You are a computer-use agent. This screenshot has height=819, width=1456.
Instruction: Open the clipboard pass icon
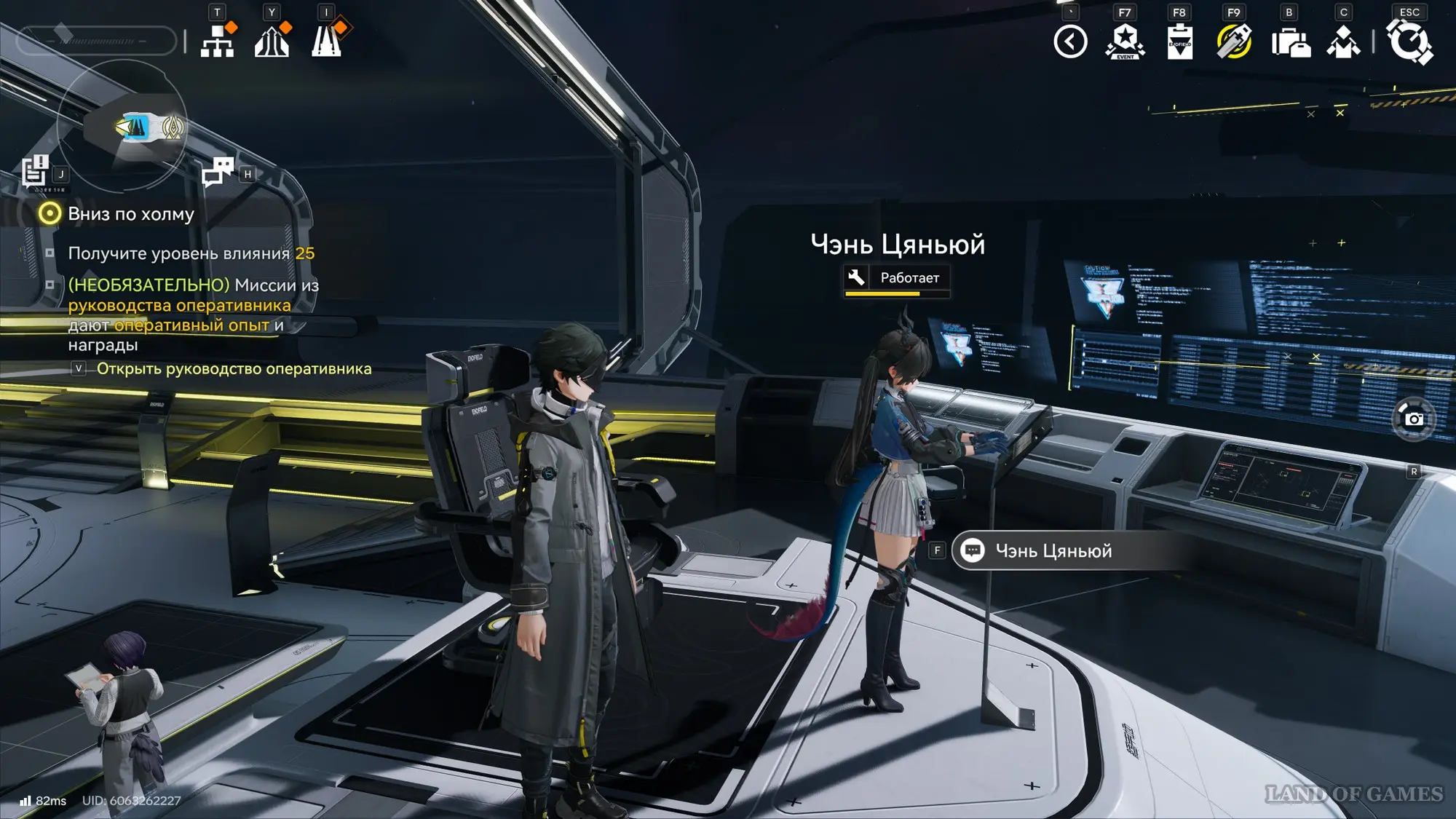coord(1179,41)
